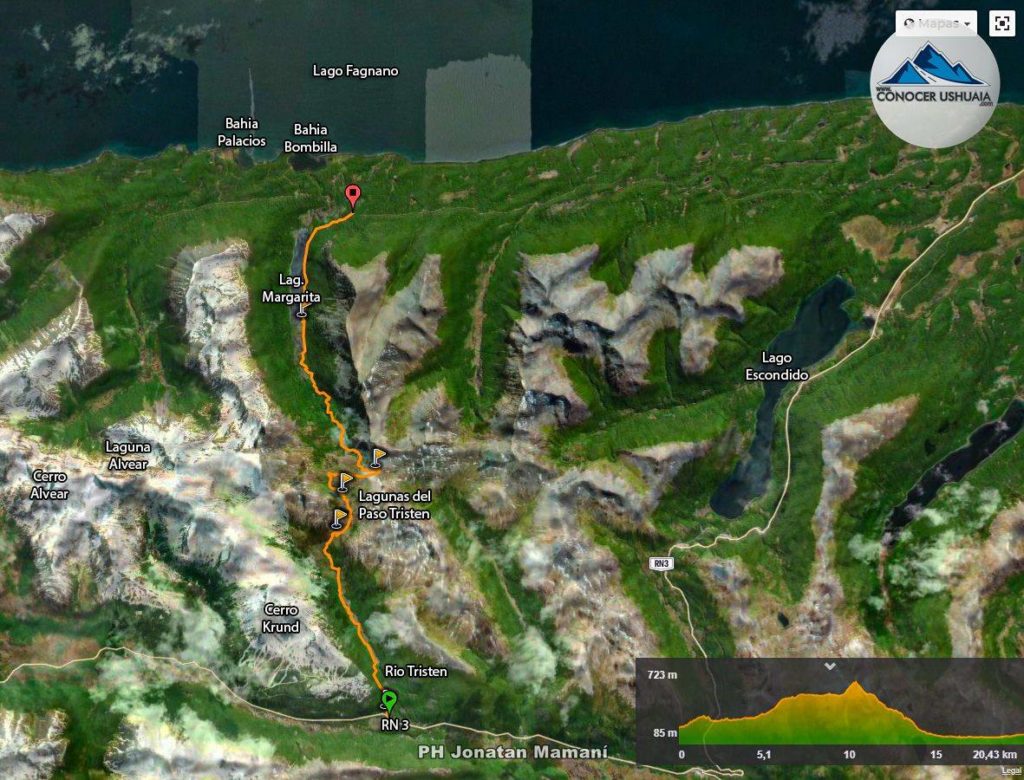Click the Lag. Margarita waypoint marker
1024x780 pixels.
[x=302, y=311]
